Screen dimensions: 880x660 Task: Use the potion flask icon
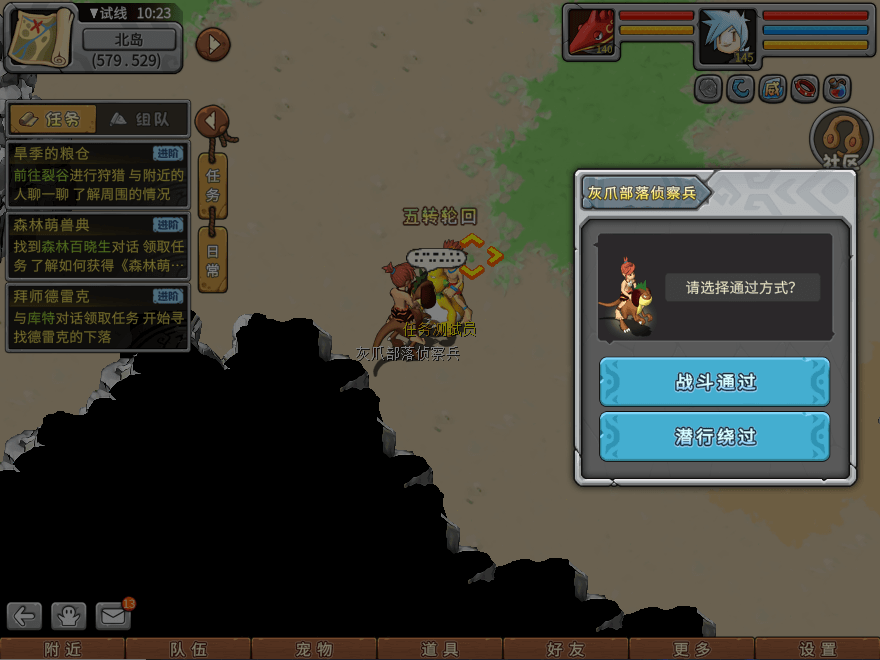[x=835, y=89]
